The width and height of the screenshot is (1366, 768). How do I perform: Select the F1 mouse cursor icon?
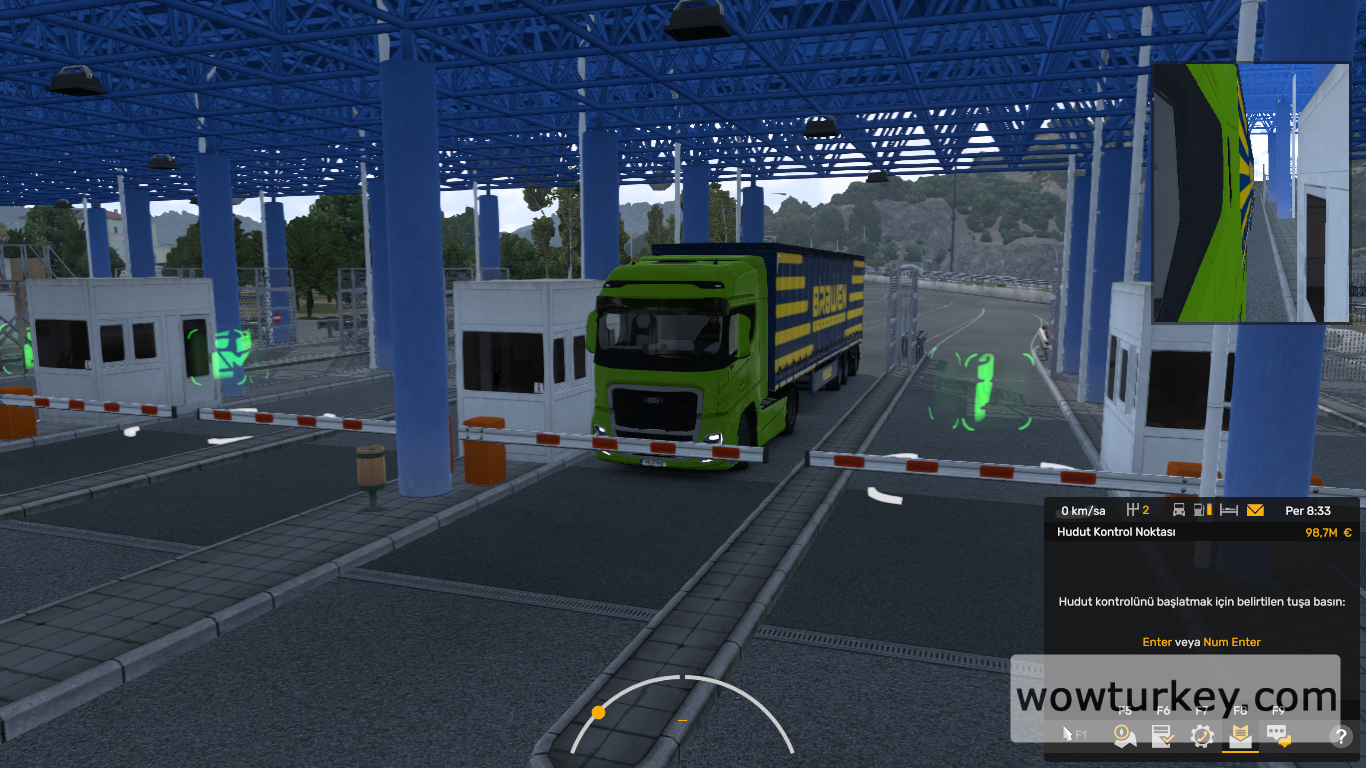[1069, 735]
